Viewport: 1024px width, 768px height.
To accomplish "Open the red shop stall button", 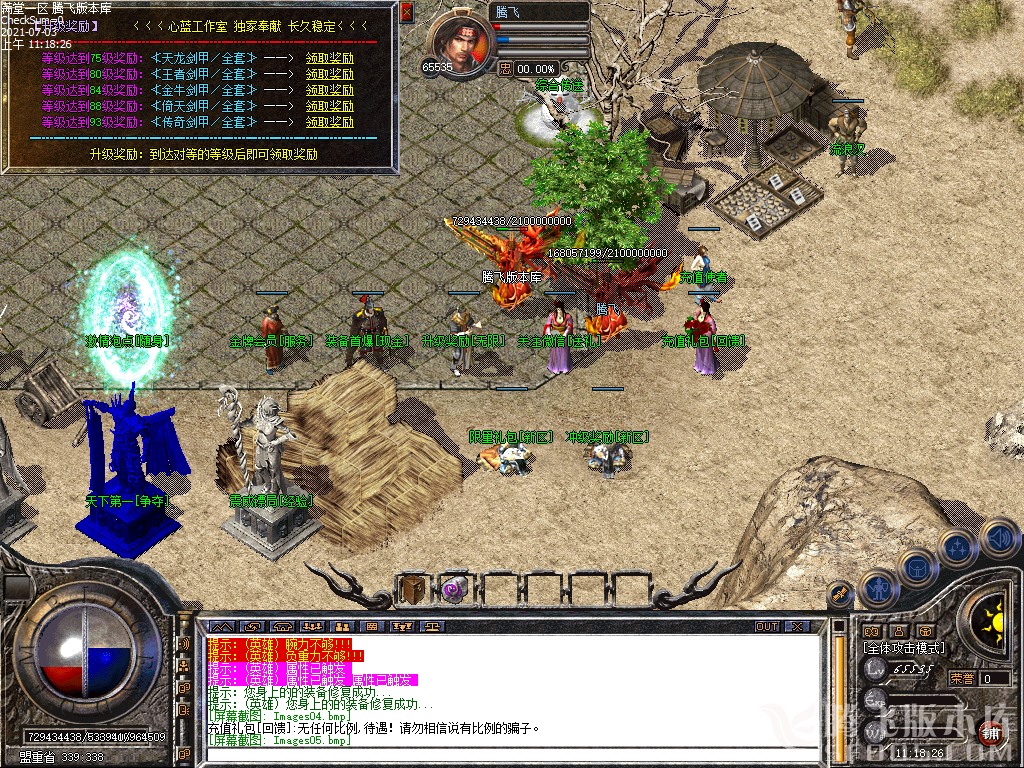I will pyautogui.click(x=990, y=731).
